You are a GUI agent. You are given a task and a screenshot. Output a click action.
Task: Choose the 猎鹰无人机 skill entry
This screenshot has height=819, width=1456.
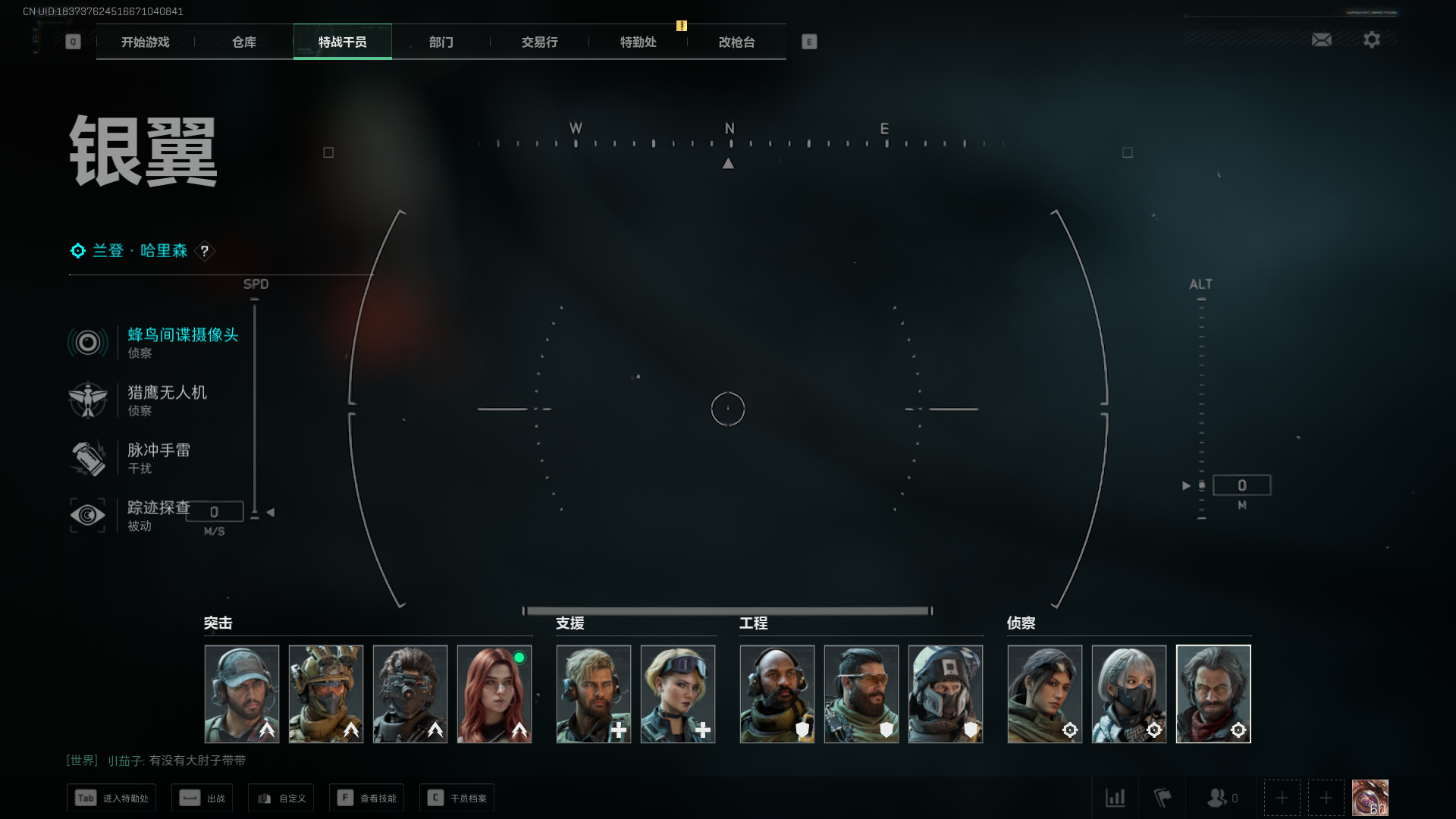tap(167, 400)
